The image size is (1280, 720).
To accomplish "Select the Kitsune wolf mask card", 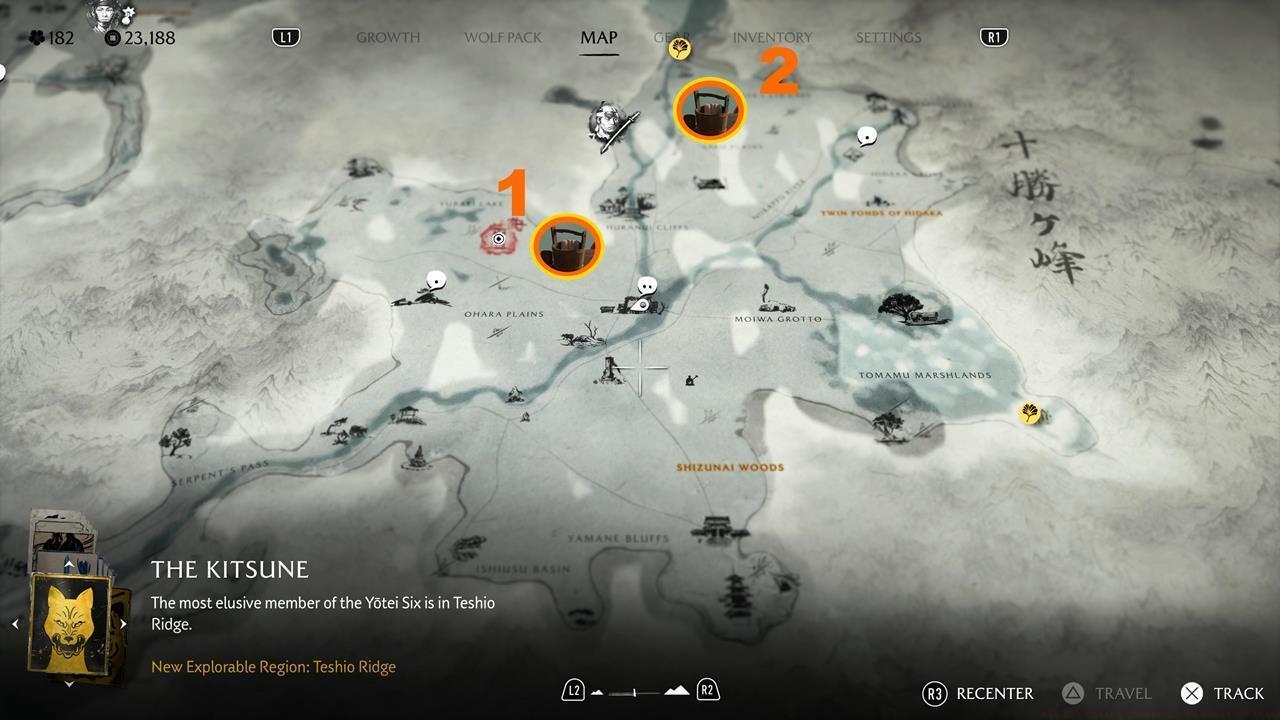I will (x=69, y=622).
